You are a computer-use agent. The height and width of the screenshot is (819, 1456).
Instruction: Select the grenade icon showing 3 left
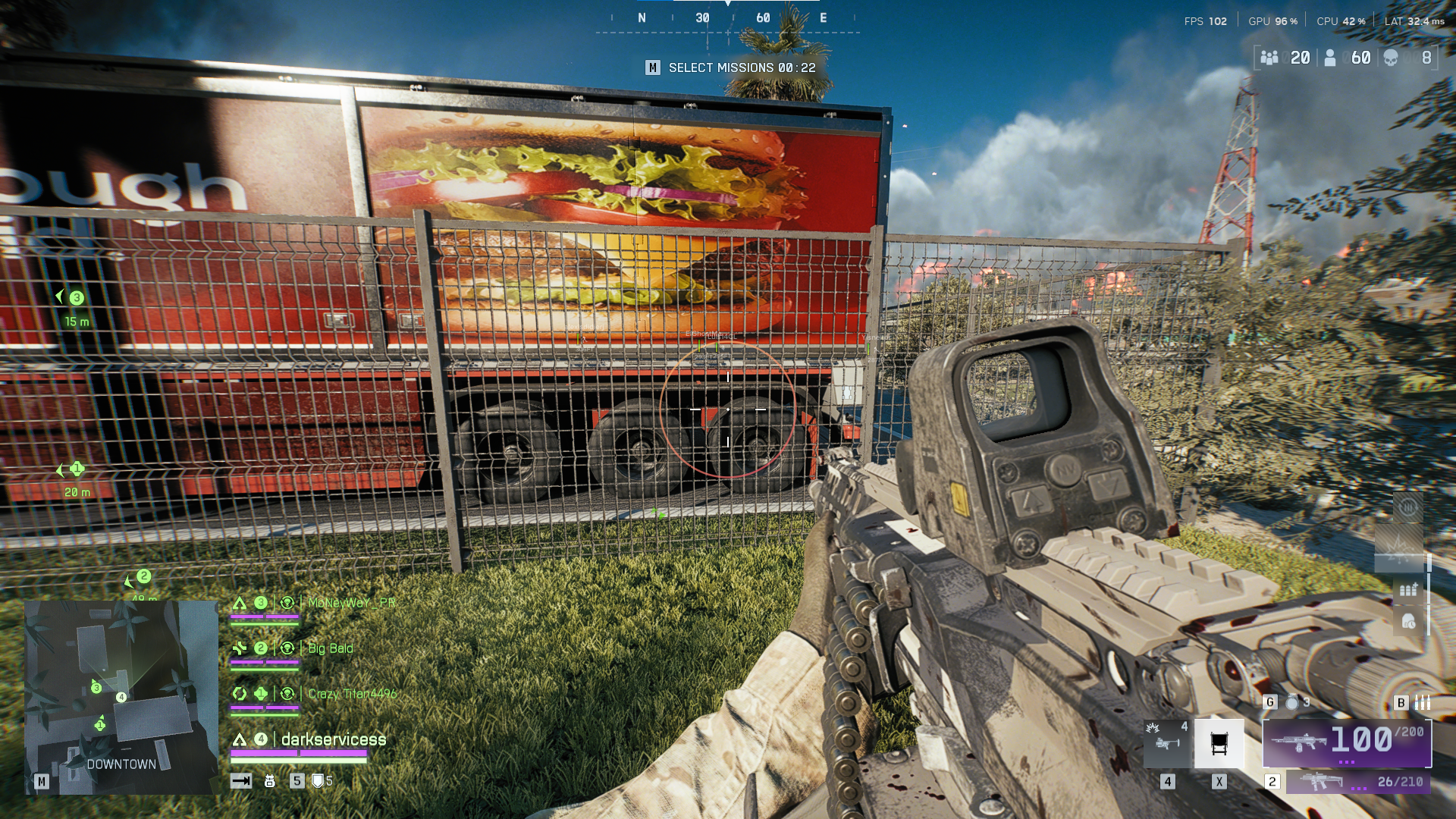[1293, 702]
